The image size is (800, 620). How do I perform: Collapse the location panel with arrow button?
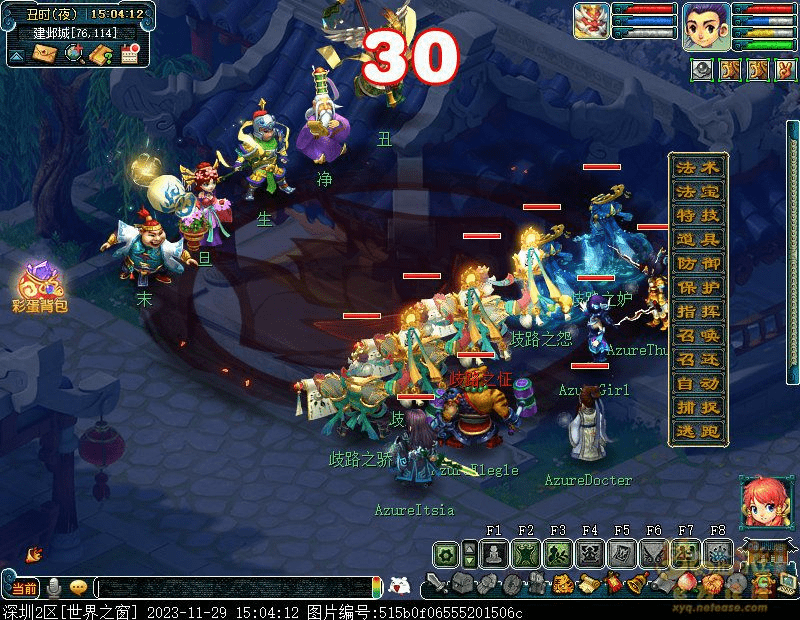coord(17,55)
